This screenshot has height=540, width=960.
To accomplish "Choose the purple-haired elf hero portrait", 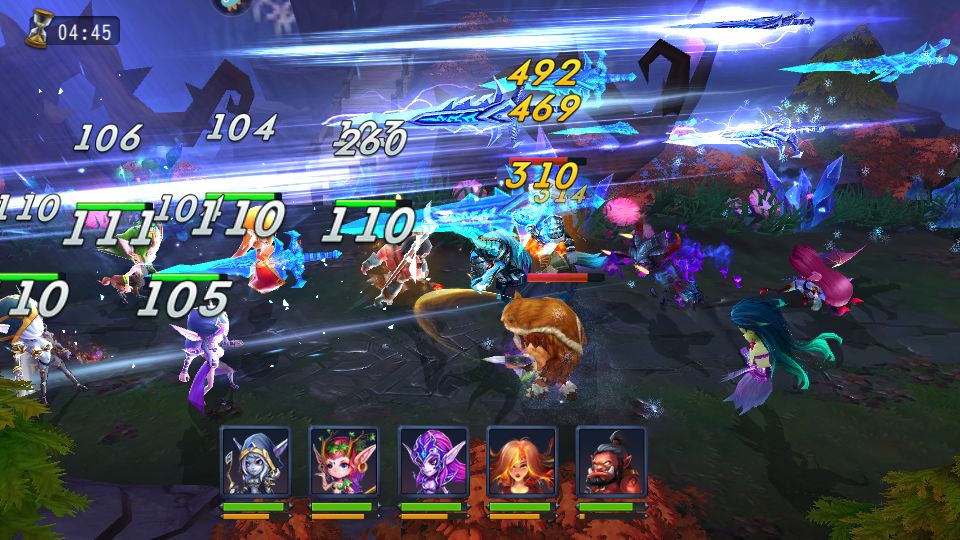I will [x=433, y=462].
